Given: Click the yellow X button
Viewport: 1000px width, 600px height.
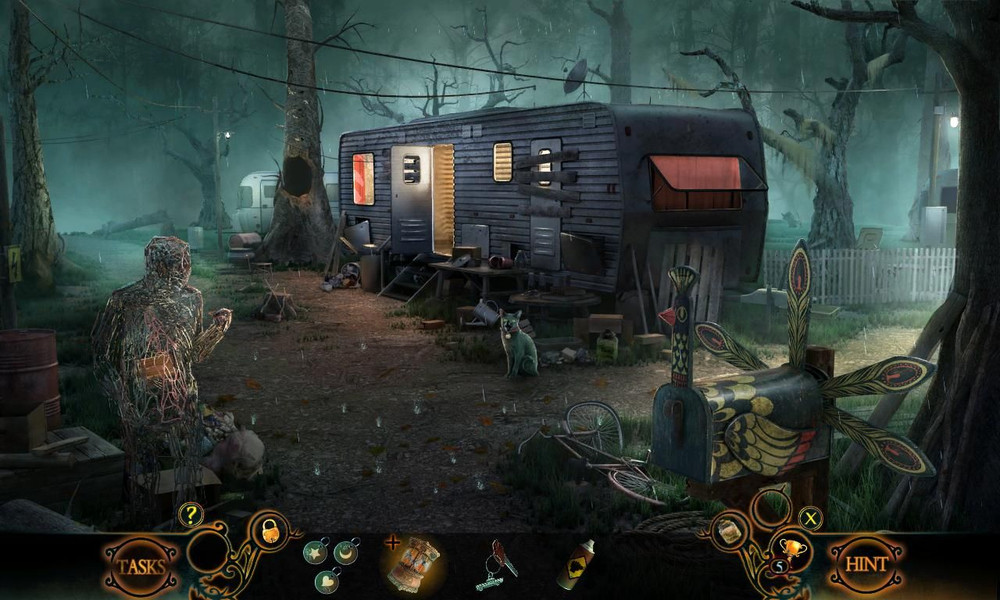Looking at the screenshot, I should [x=810, y=518].
